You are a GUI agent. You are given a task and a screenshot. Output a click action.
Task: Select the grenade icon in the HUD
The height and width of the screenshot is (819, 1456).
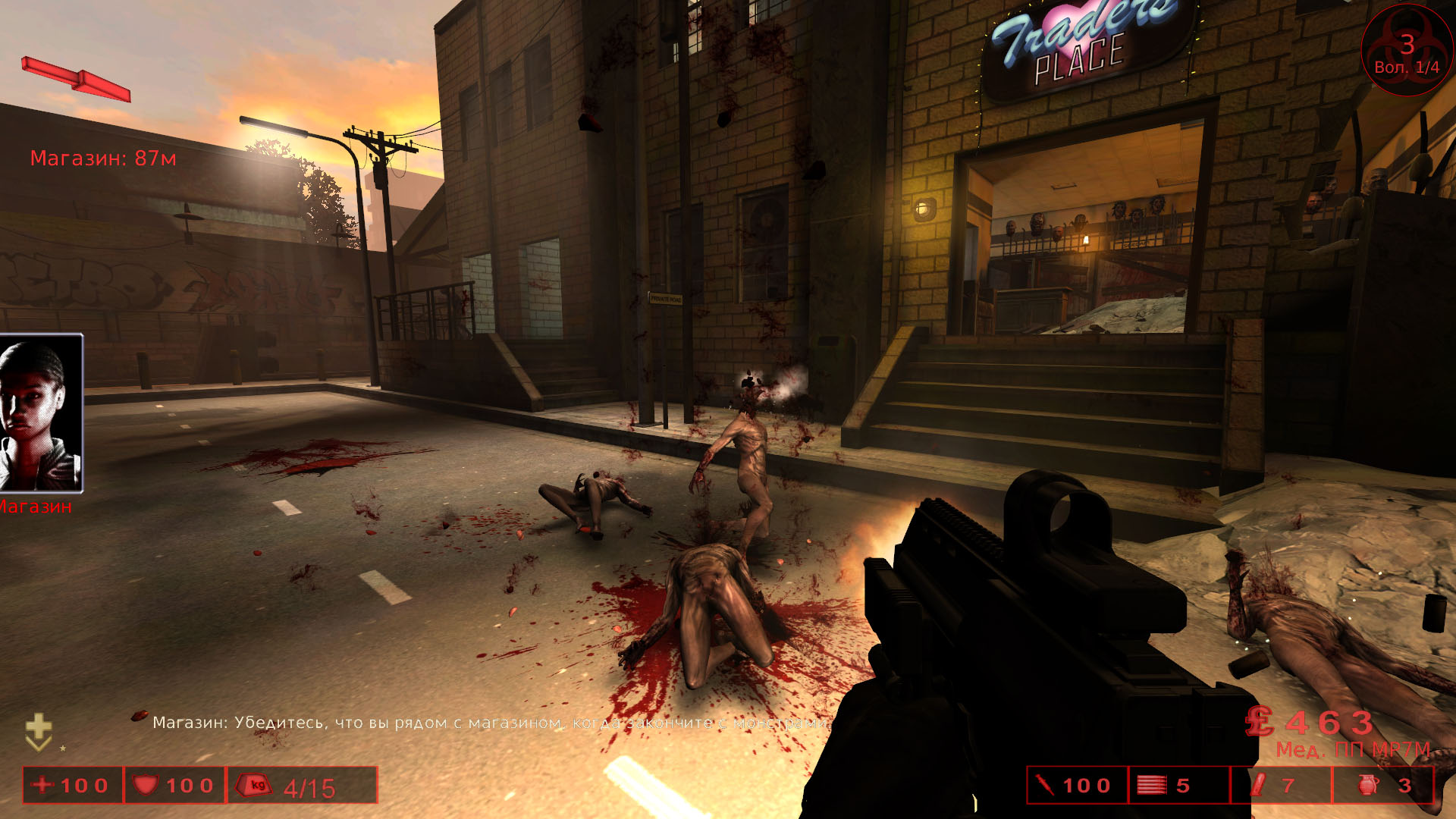pos(1368,785)
